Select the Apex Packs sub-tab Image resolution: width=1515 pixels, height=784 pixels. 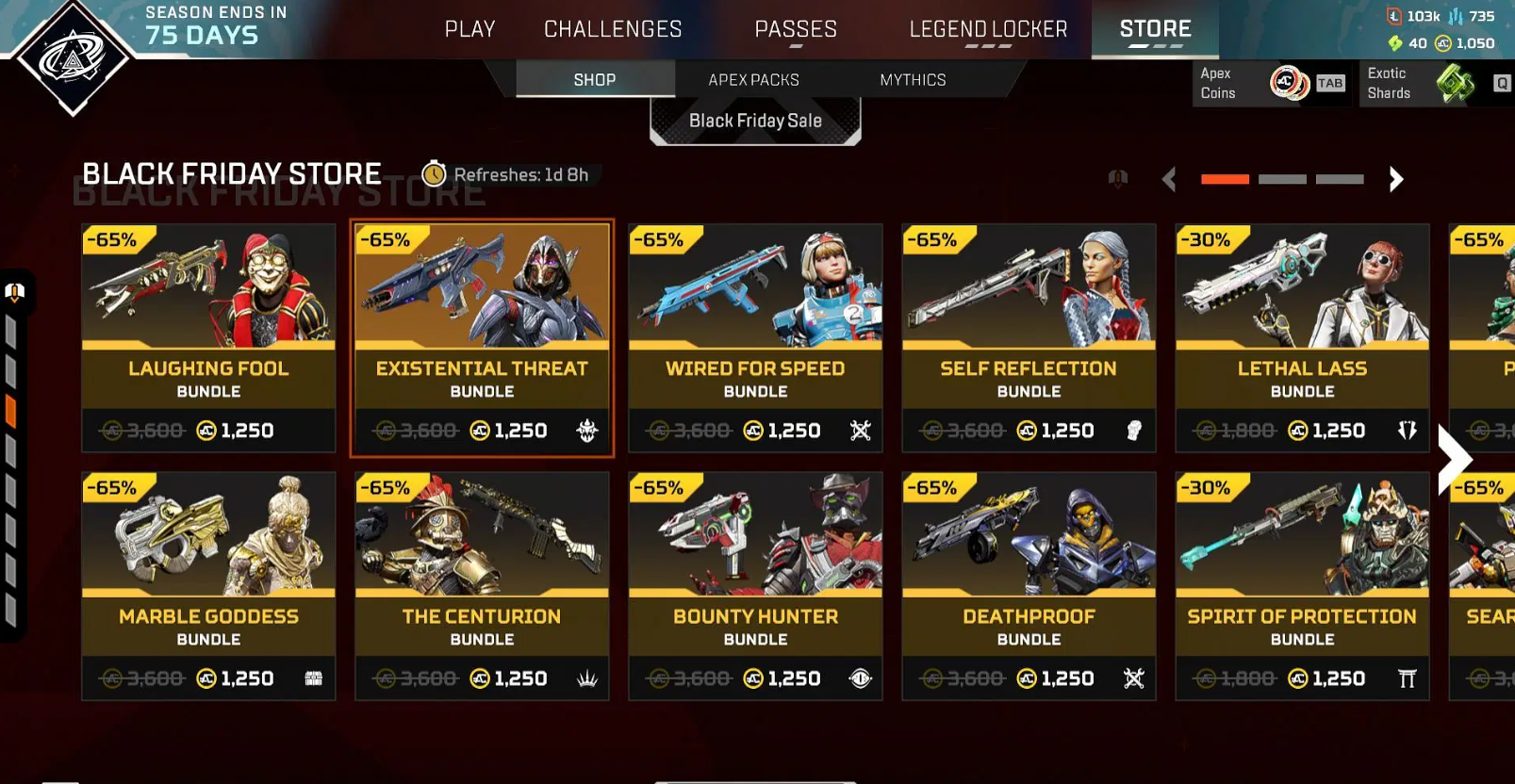pos(753,80)
